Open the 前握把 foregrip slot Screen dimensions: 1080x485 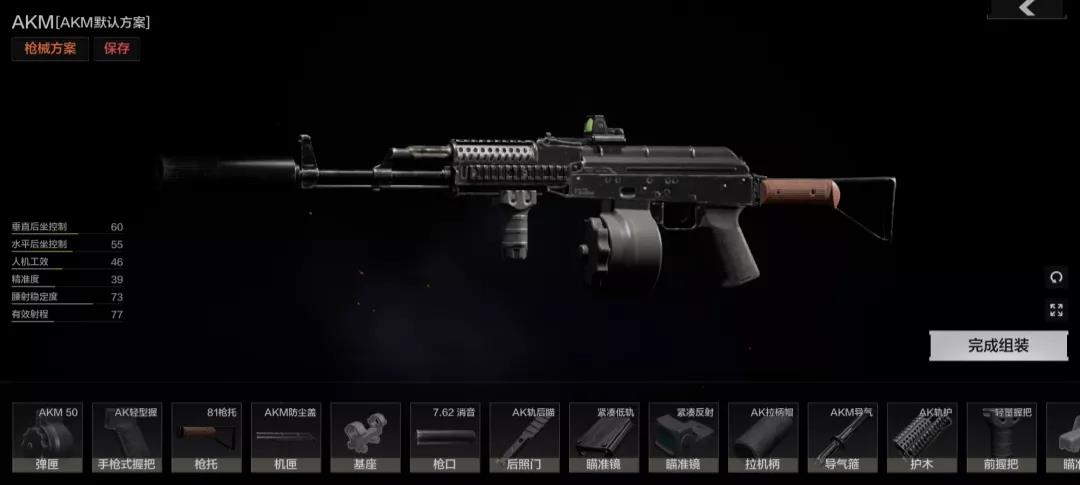(x=1002, y=437)
